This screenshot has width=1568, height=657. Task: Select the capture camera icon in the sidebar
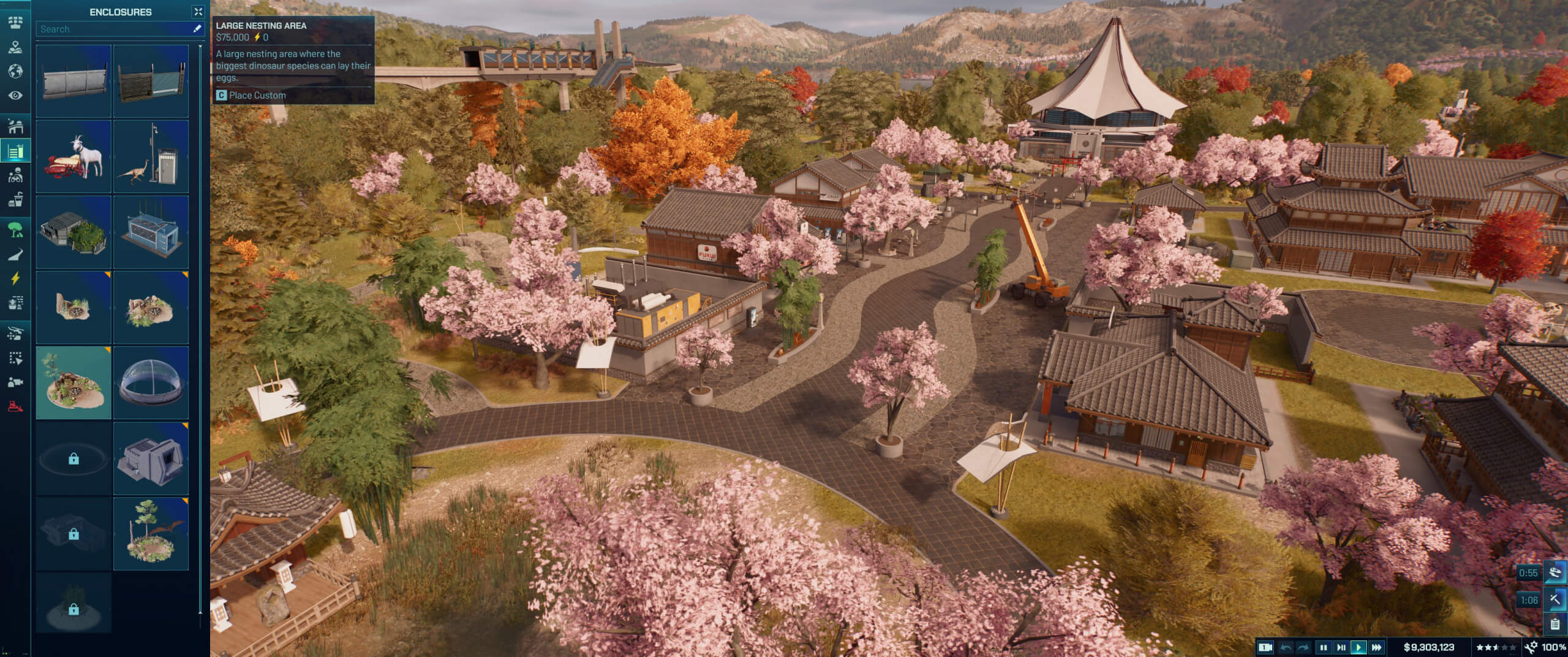coord(15,380)
